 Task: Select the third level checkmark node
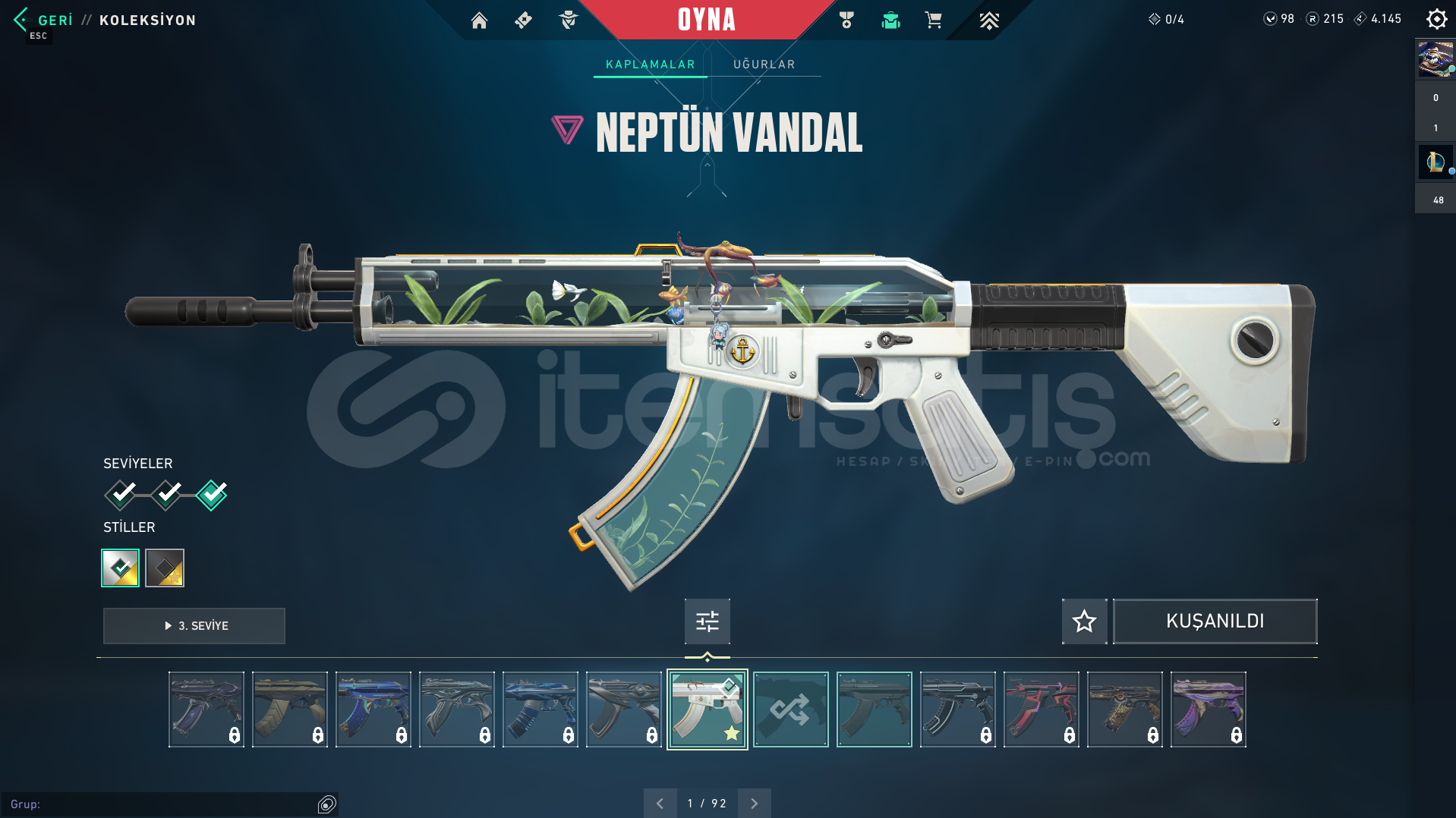click(211, 494)
